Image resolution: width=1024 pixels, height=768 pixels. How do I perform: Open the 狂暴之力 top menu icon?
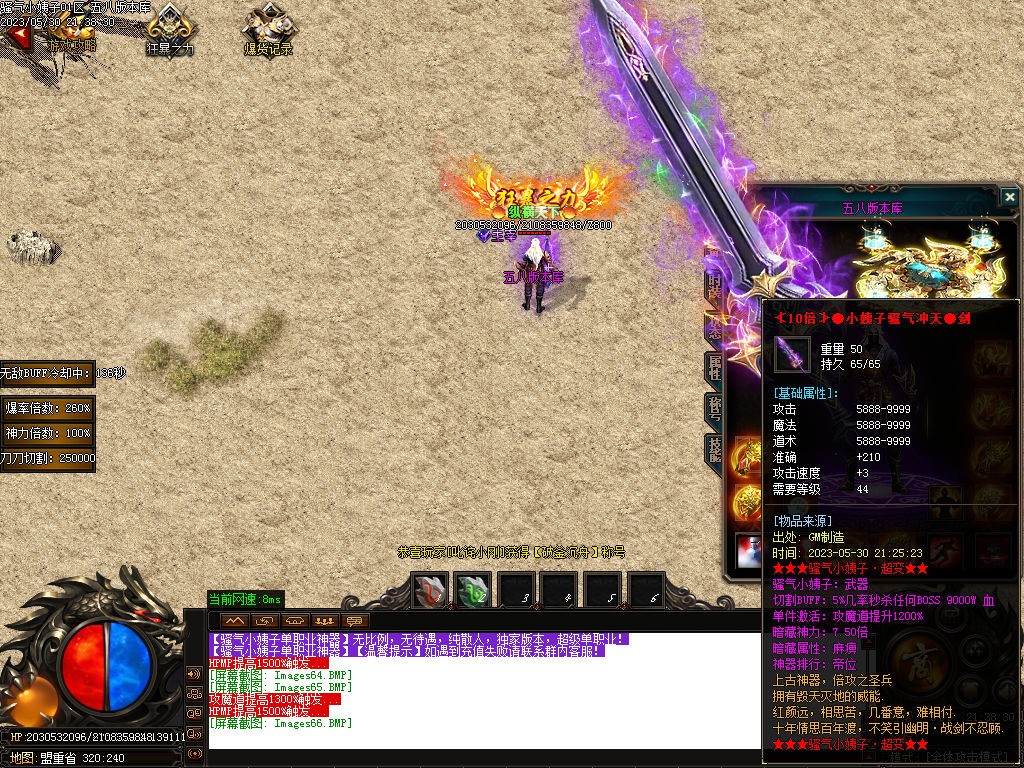pos(170,30)
